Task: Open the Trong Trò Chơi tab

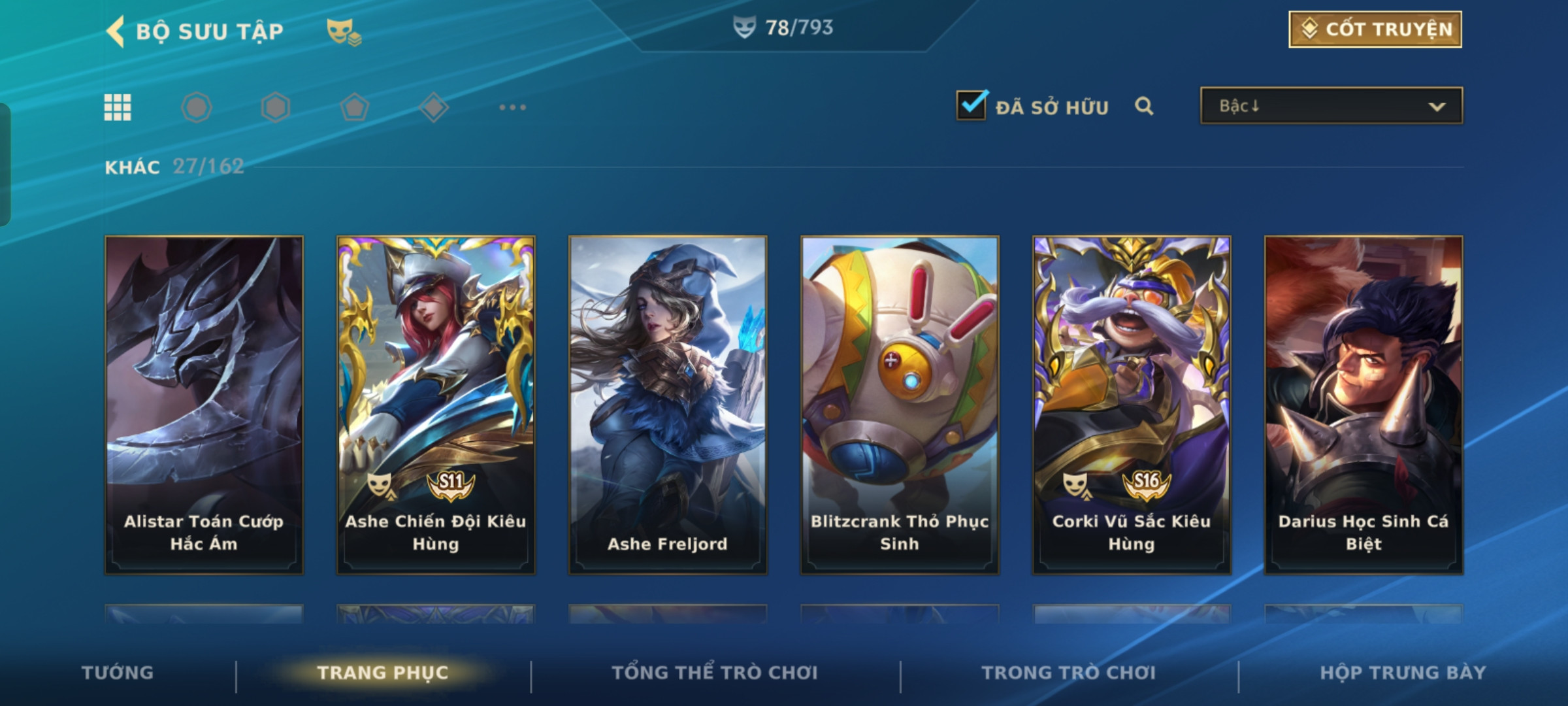Action: [x=1069, y=673]
